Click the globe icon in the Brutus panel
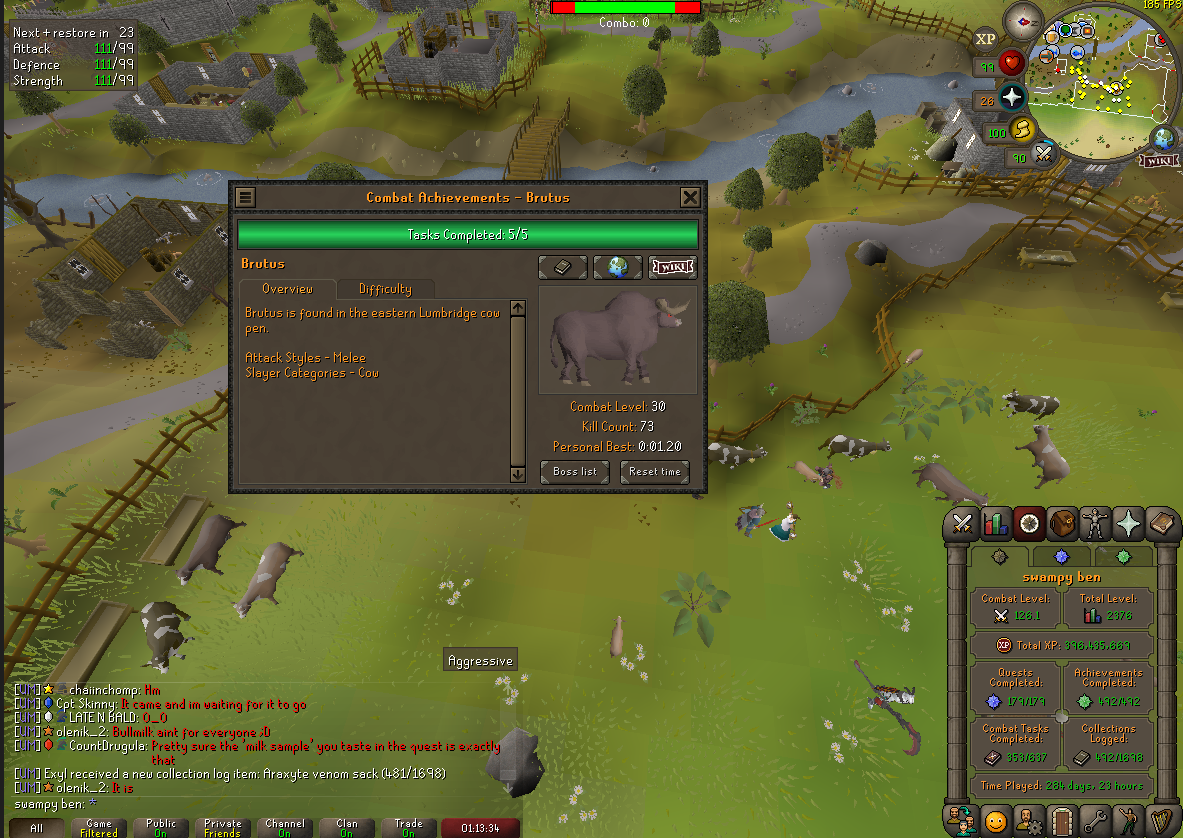 coord(617,267)
